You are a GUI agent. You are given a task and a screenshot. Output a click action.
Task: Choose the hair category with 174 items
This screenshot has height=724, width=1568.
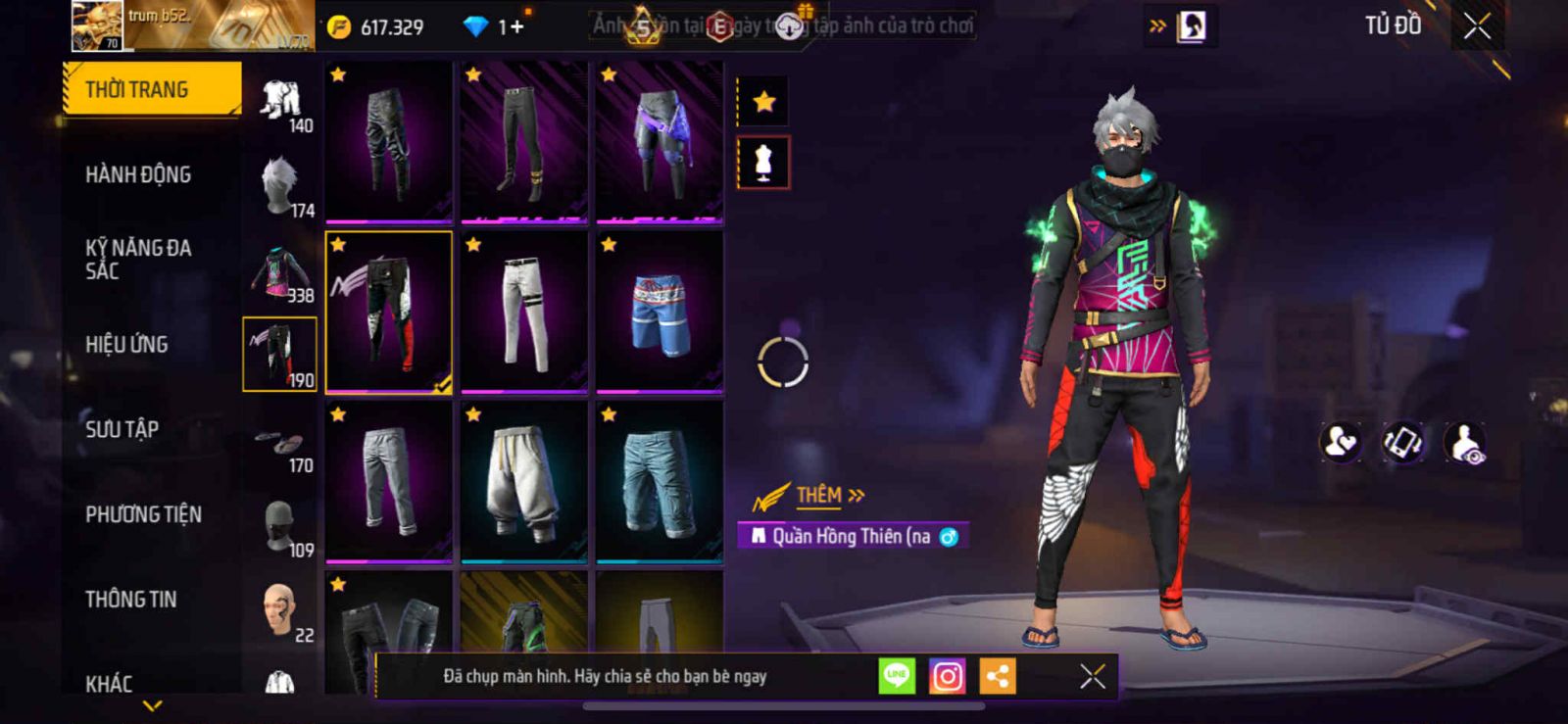(281, 185)
